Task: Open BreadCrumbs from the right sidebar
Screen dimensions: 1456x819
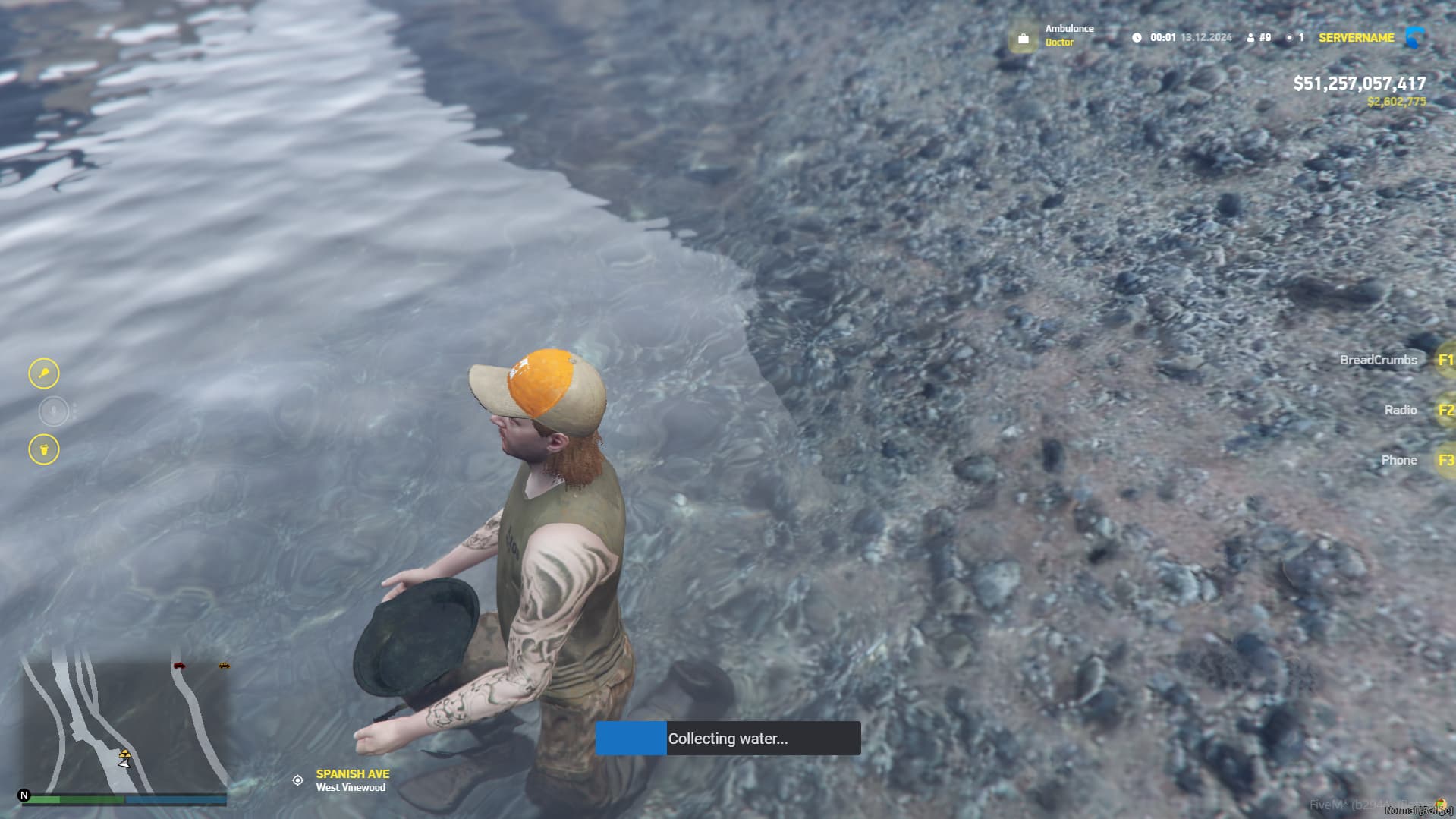Action: [1379, 360]
